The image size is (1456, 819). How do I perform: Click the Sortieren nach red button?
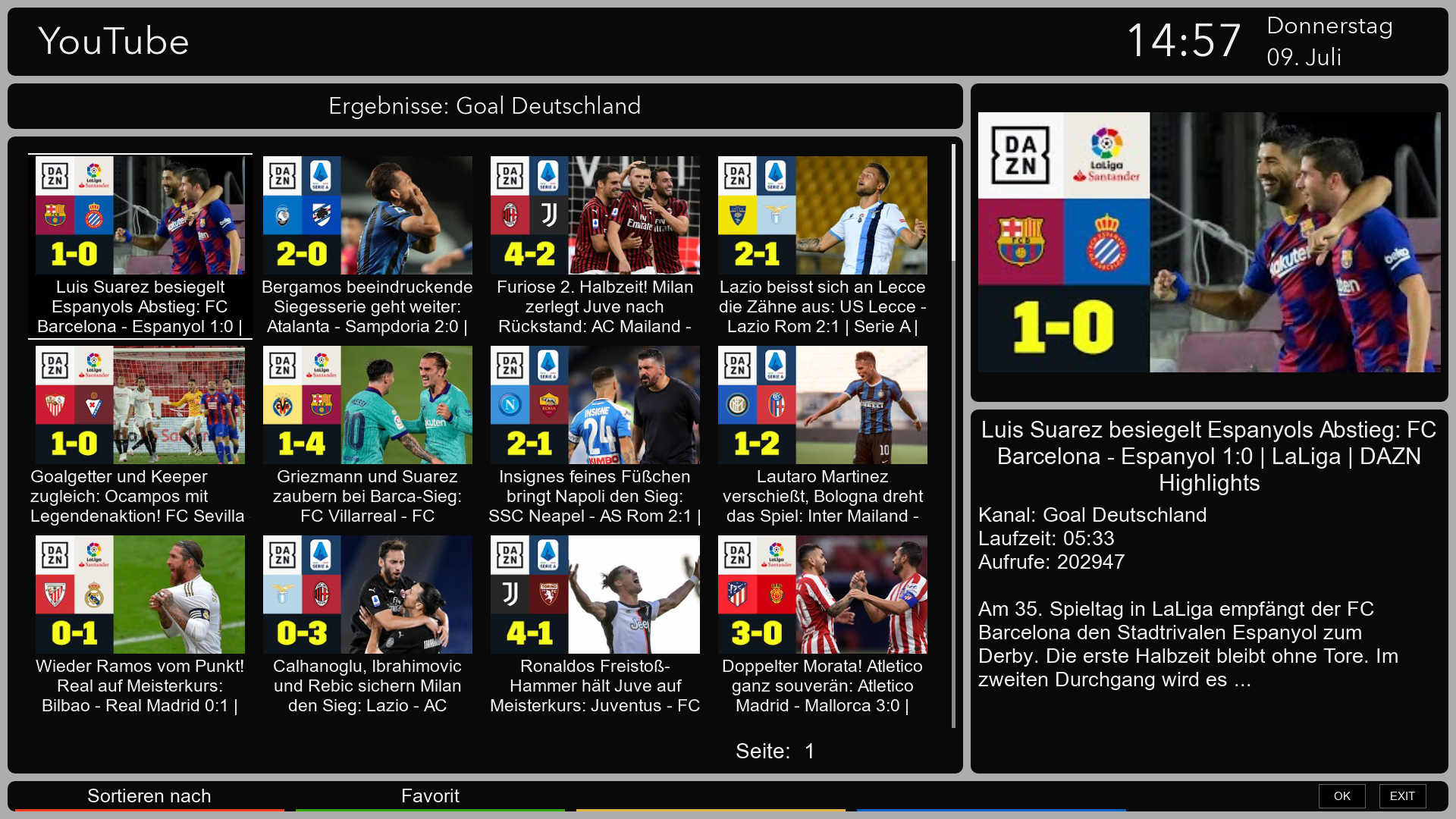point(149,796)
